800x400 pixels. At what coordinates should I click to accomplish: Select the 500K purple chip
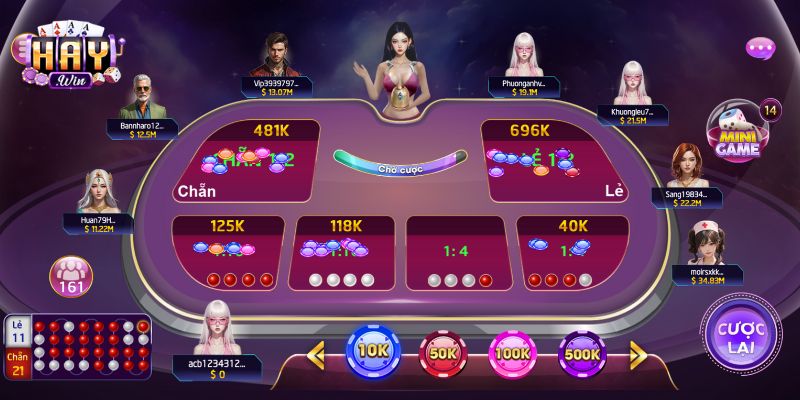(x=581, y=353)
